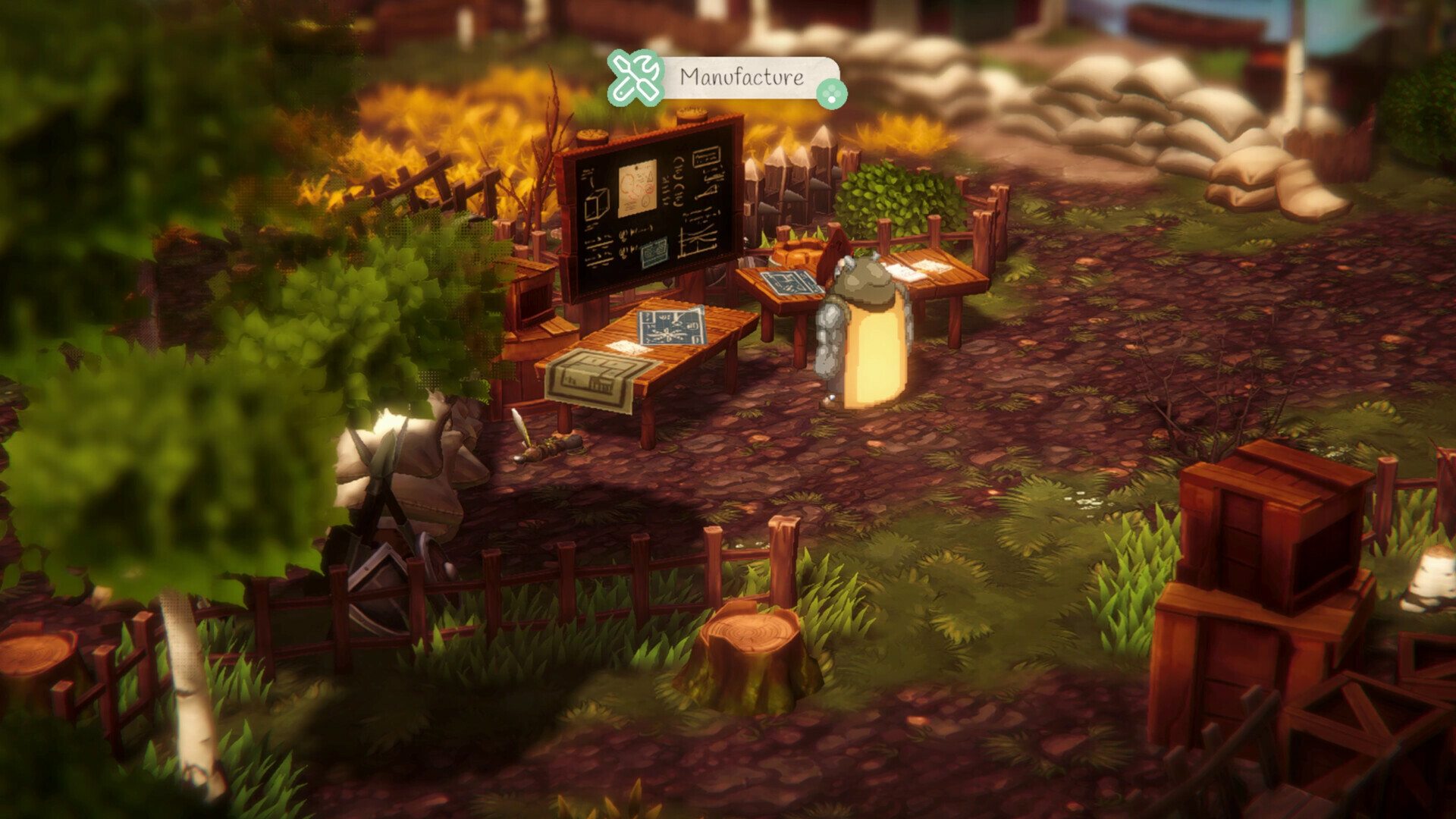Click the pinned paper note on the chalkboard

tap(638, 188)
